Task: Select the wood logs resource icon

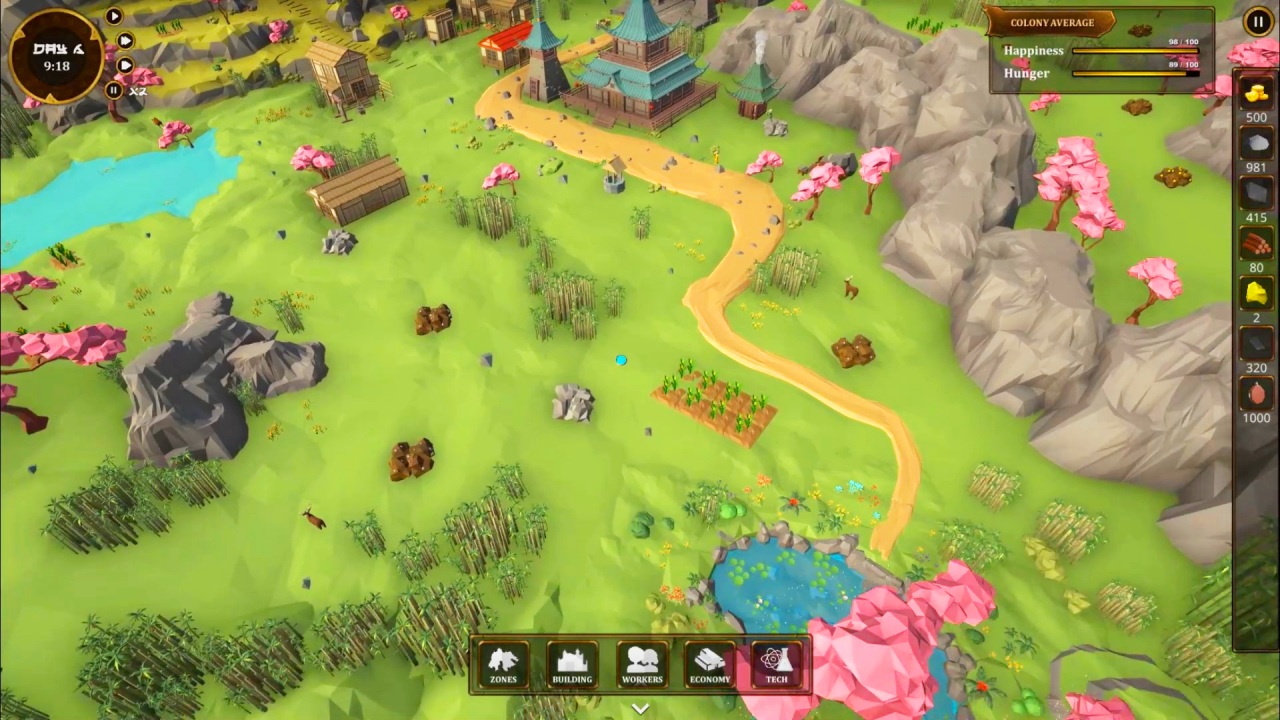Action: coord(1256,244)
